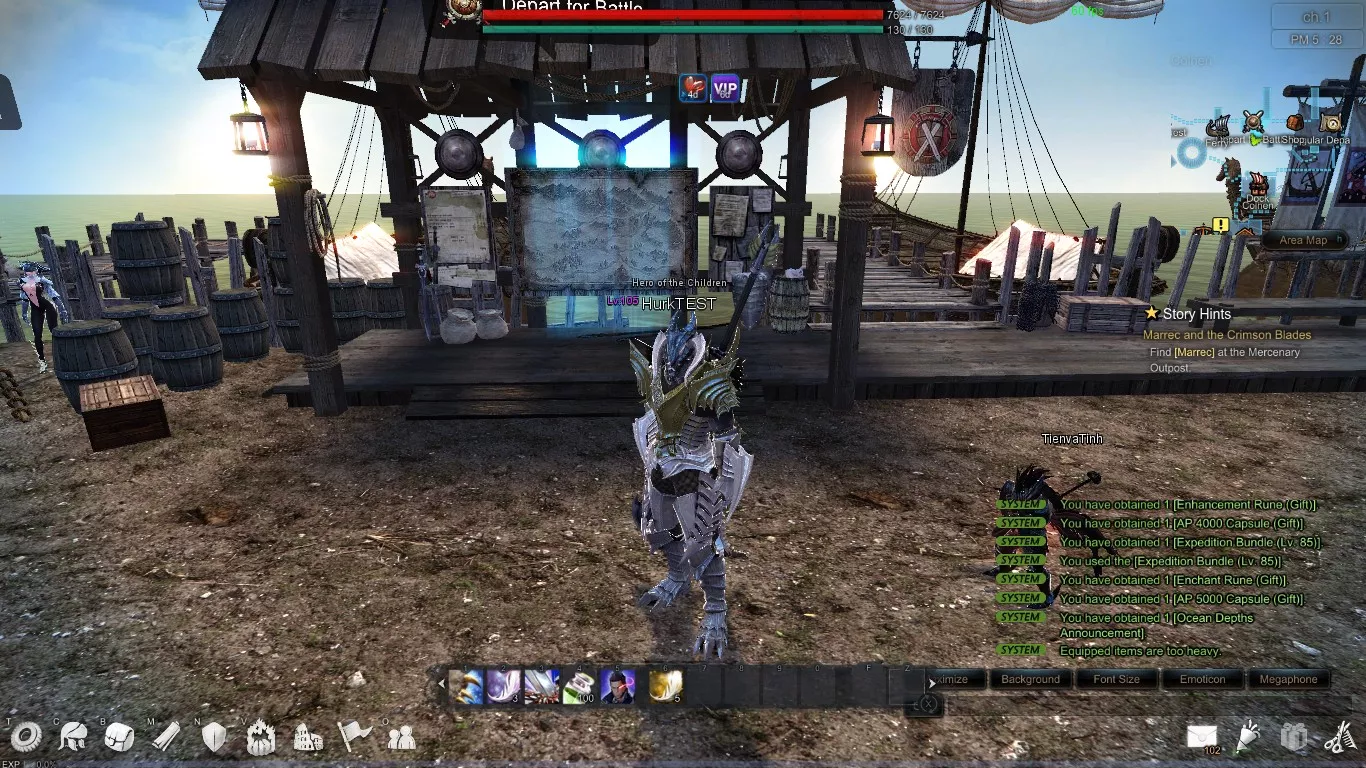
Task: Open the colosseum arena icon
Action: [x=308, y=738]
